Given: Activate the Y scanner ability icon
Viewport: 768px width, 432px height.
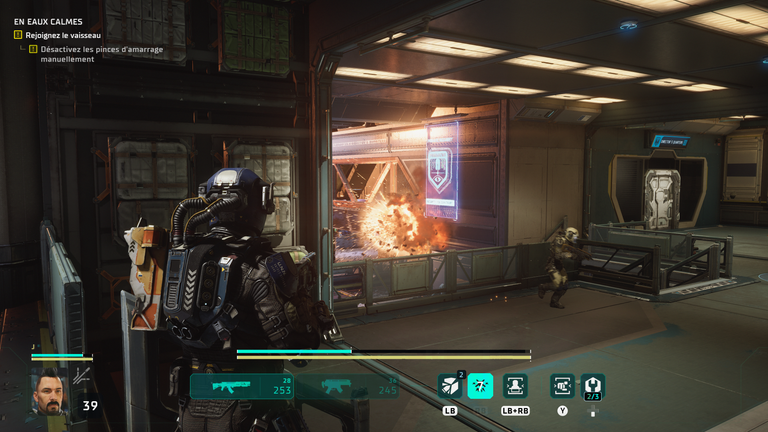Looking at the screenshot, I should click(562, 386).
